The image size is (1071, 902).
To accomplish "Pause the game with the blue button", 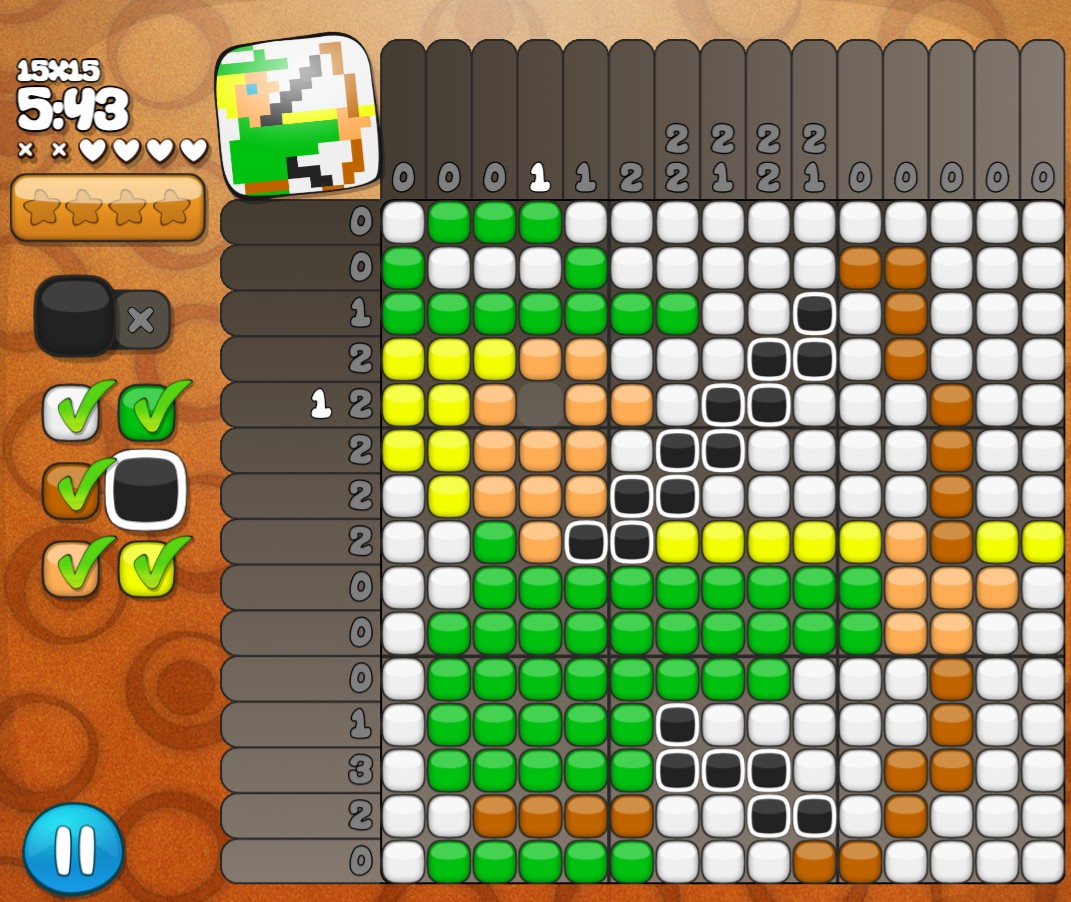I will click(x=73, y=849).
